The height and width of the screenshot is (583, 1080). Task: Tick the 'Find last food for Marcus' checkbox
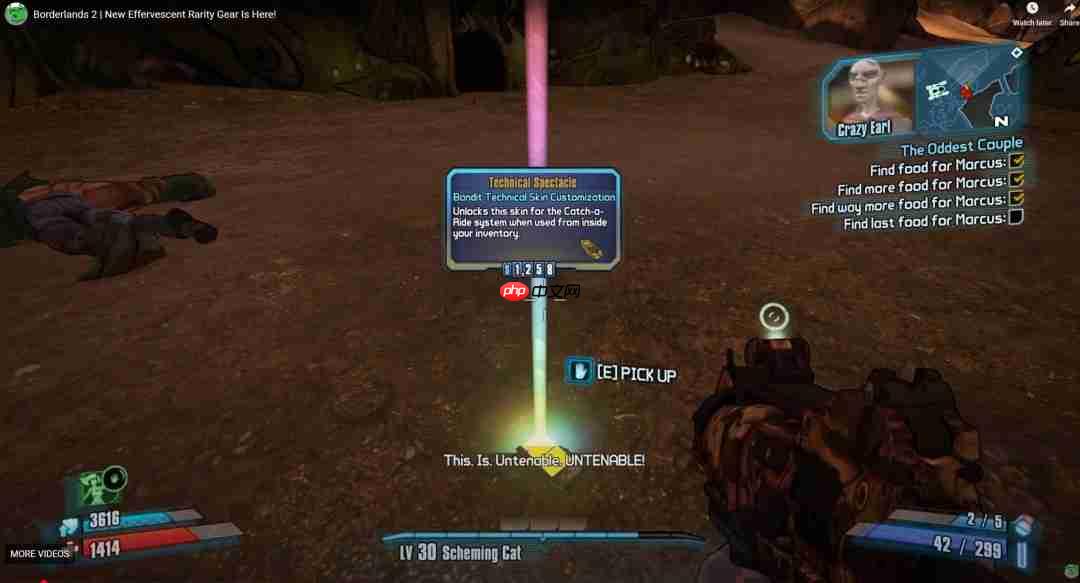click(1016, 217)
